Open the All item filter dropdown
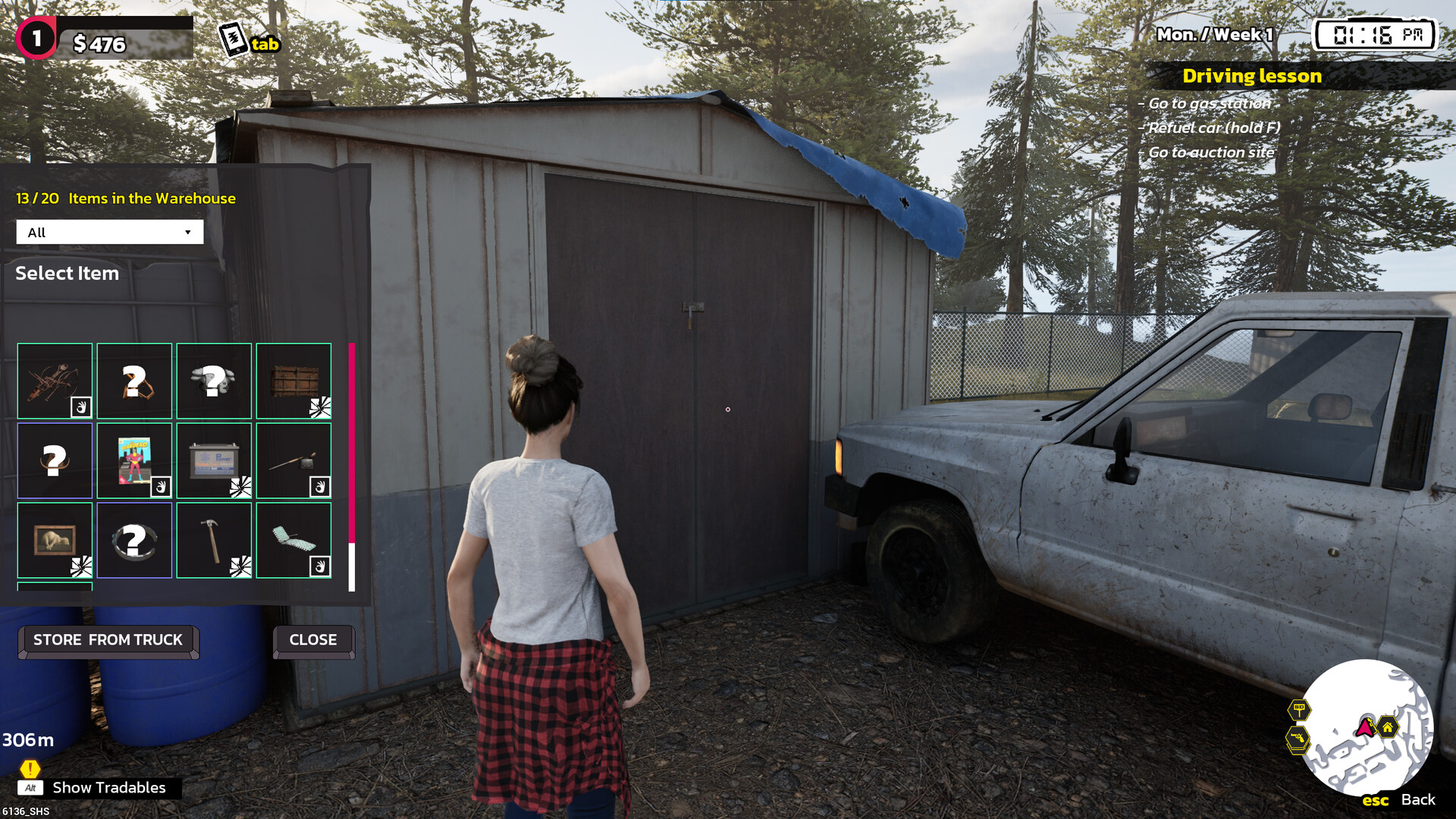The height and width of the screenshot is (819, 1456). (x=110, y=232)
